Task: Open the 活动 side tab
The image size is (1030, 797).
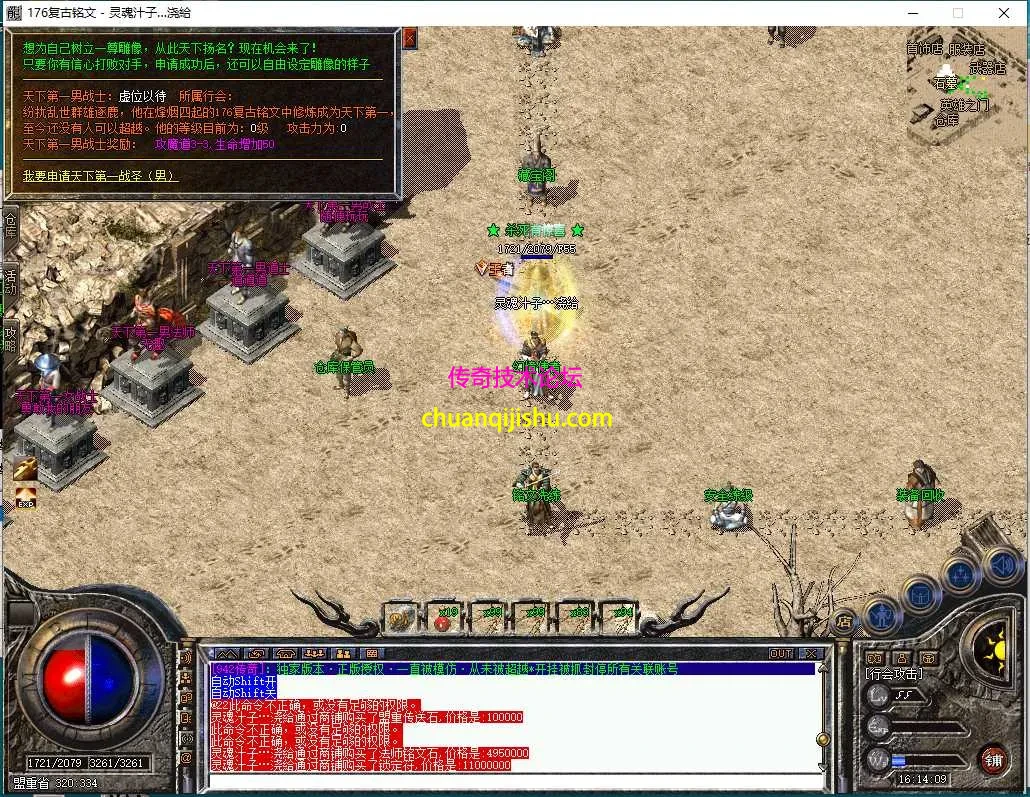Action: pos(11,281)
